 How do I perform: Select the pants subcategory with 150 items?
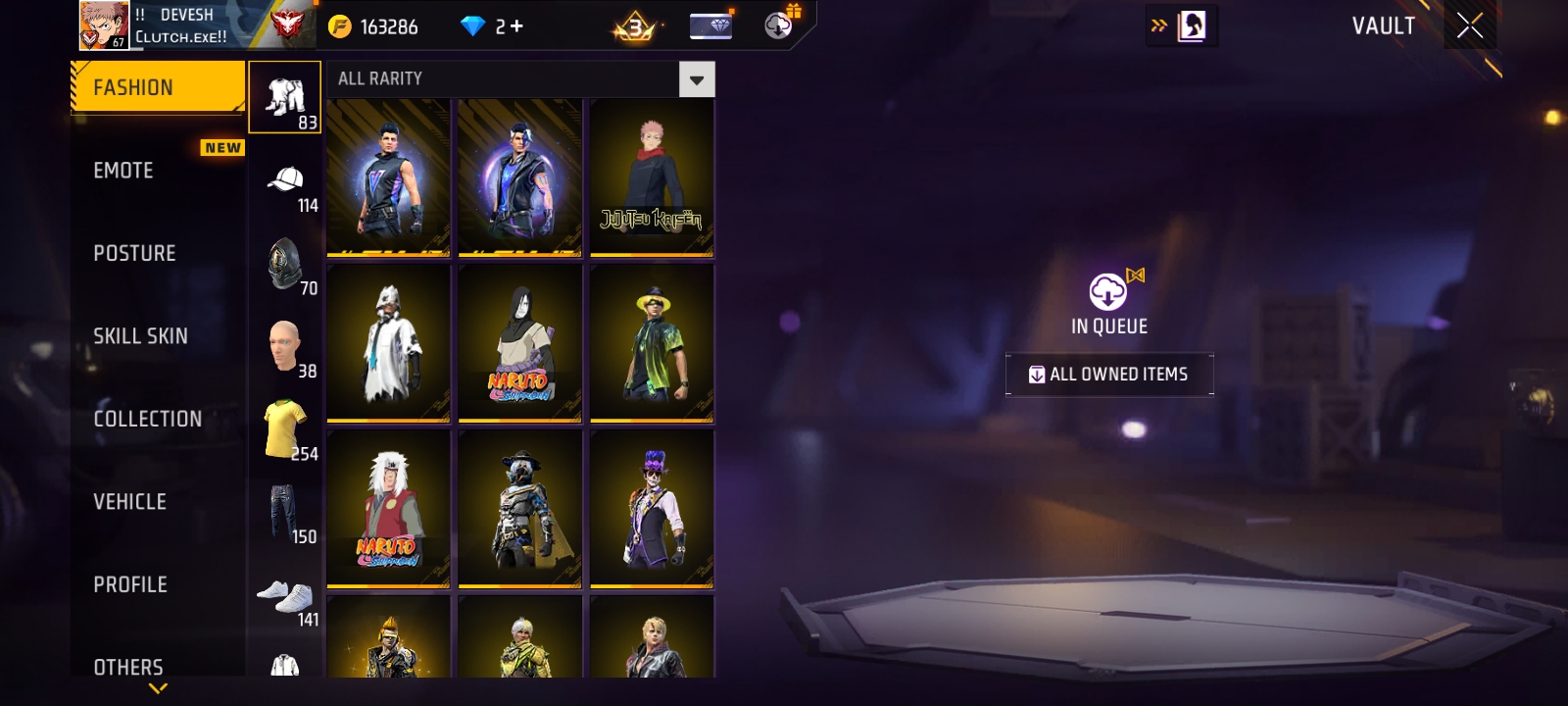285,513
